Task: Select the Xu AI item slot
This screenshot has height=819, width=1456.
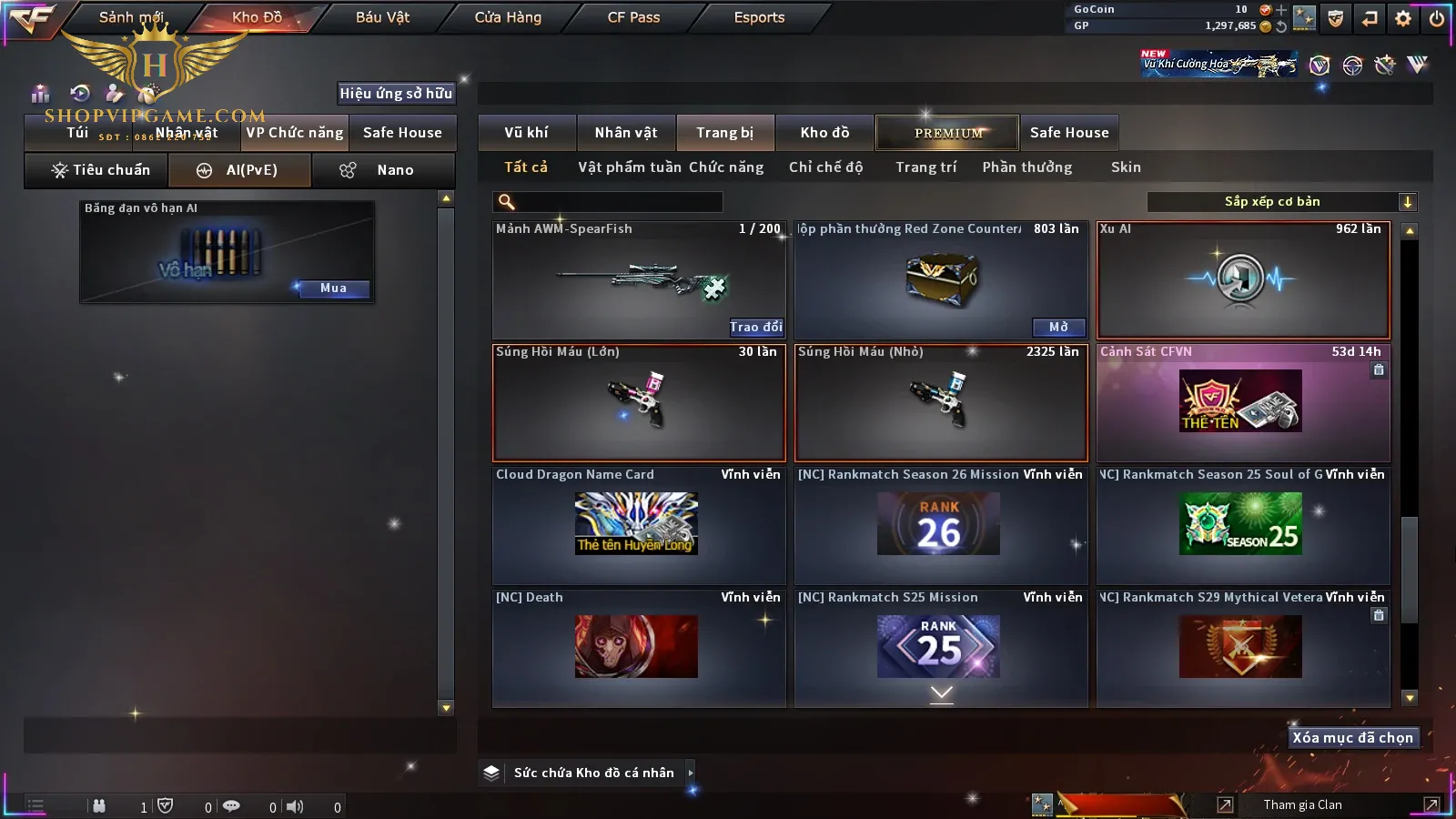Action: pos(1243,280)
